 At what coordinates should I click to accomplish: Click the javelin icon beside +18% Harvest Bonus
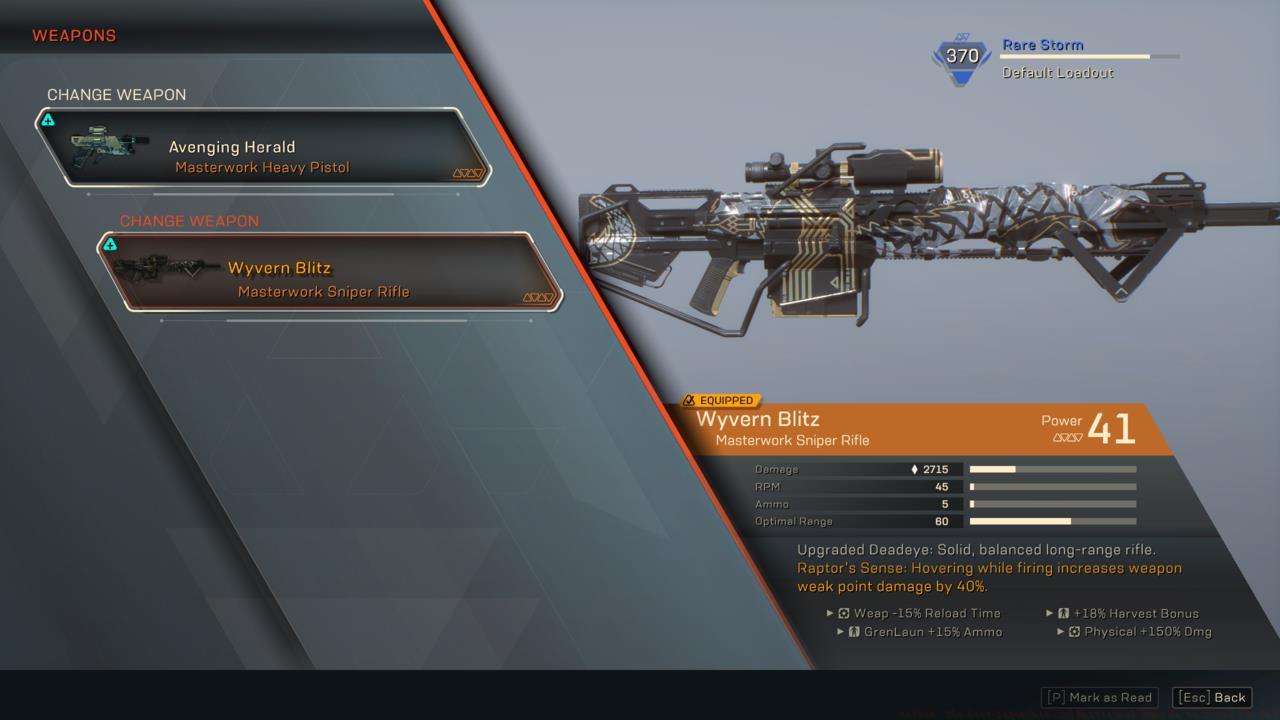click(x=1063, y=613)
